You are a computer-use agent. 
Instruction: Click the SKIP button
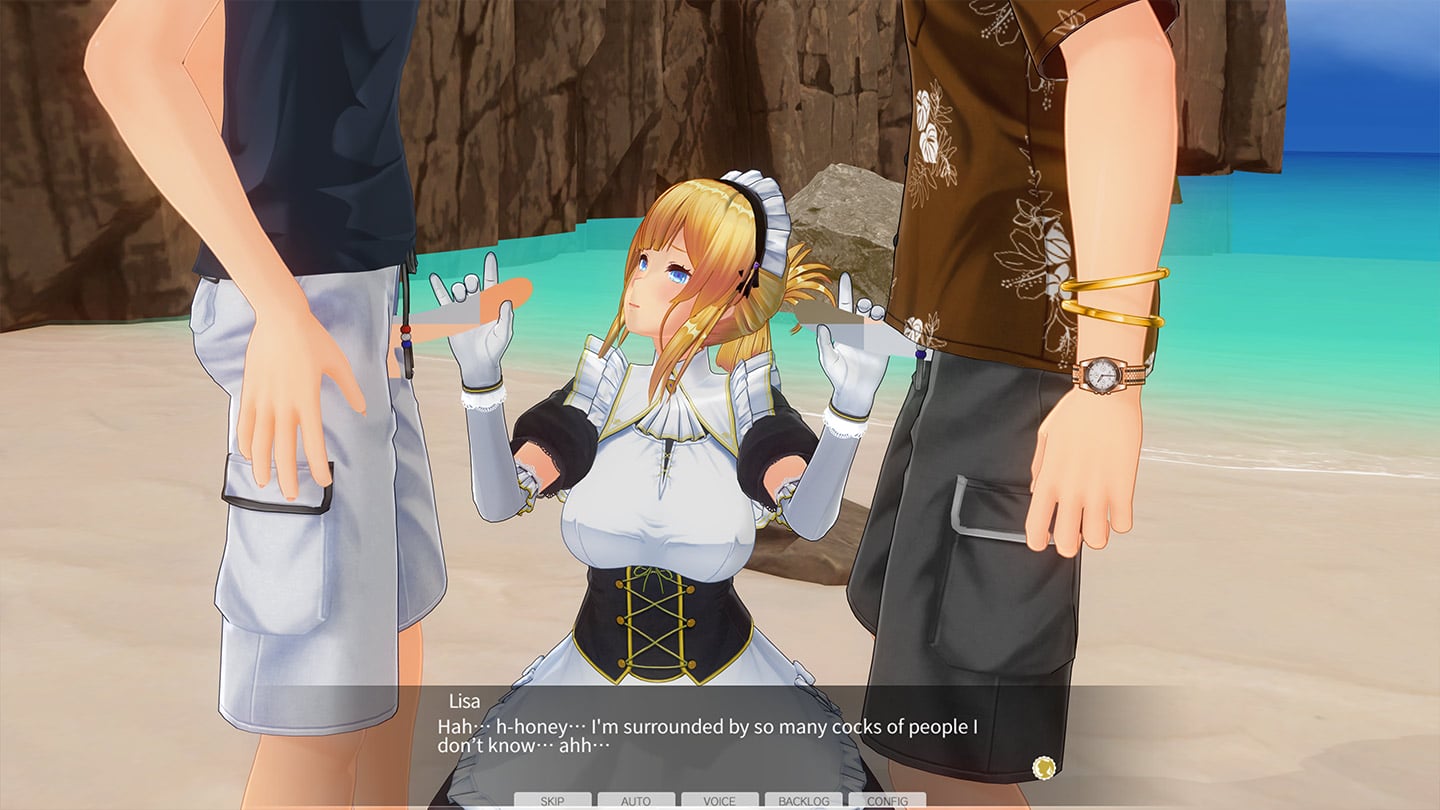click(552, 801)
